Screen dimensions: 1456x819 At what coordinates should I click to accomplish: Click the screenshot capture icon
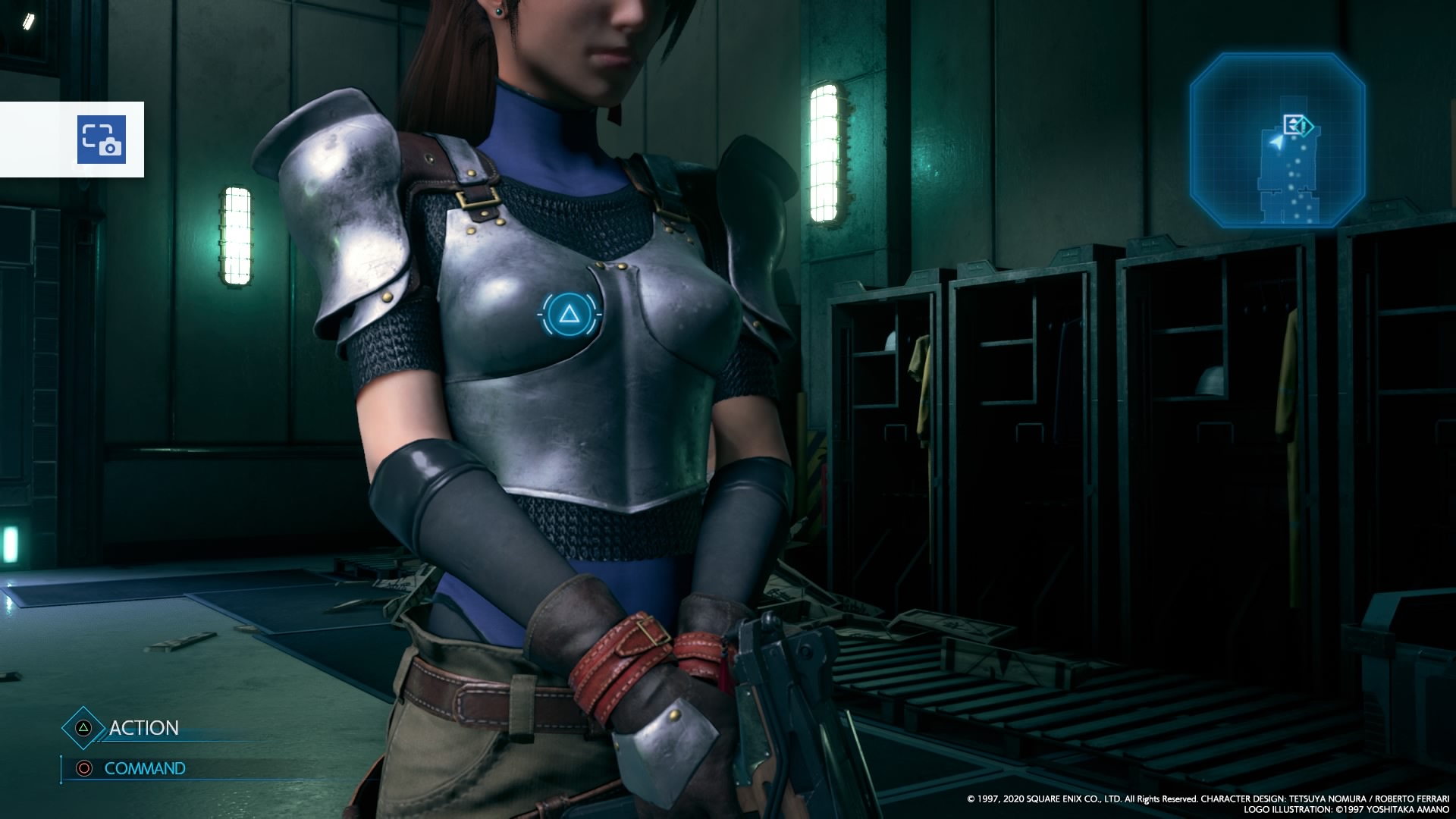point(101,140)
